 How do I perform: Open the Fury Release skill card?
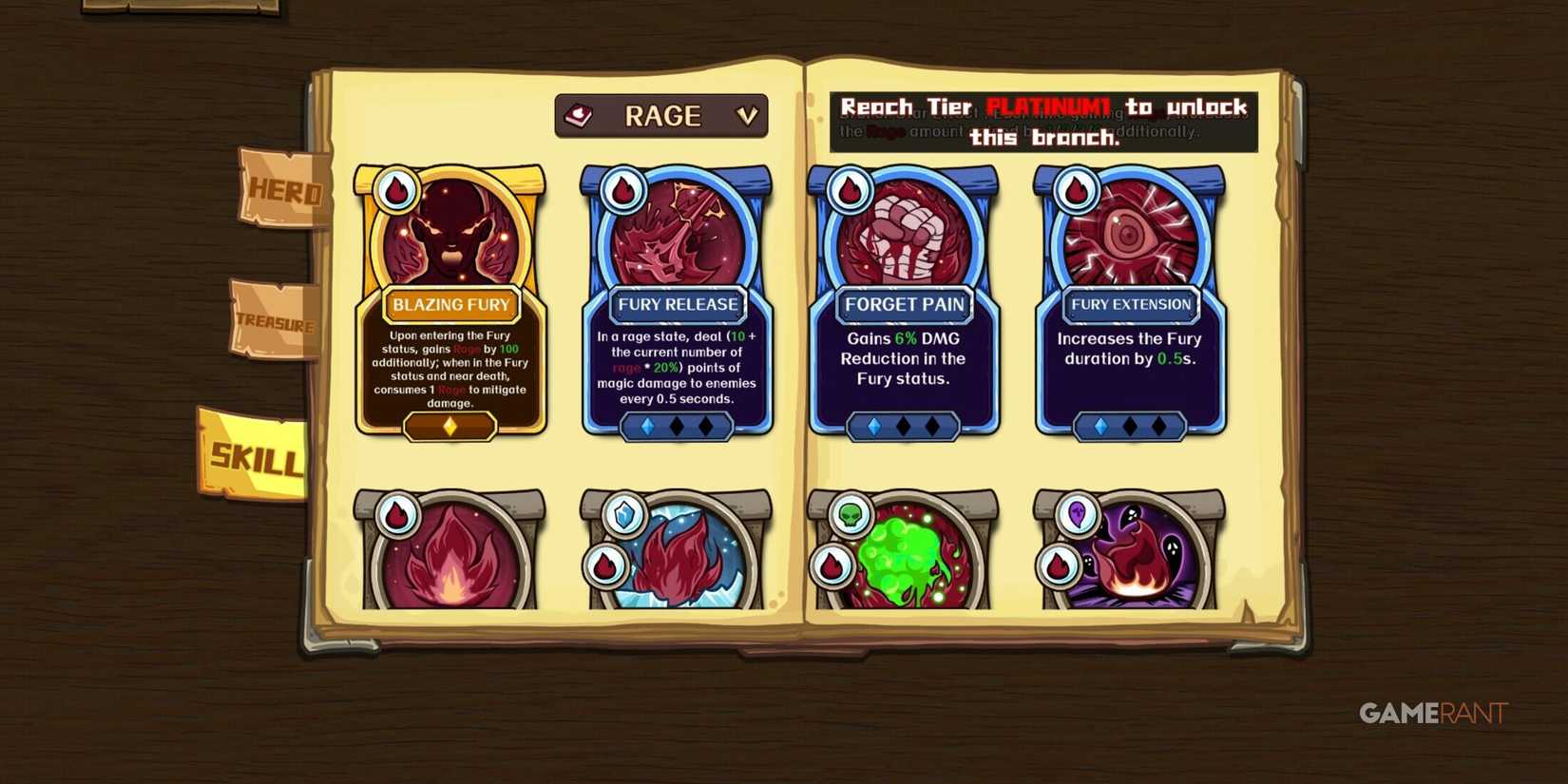pyautogui.click(x=676, y=304)
